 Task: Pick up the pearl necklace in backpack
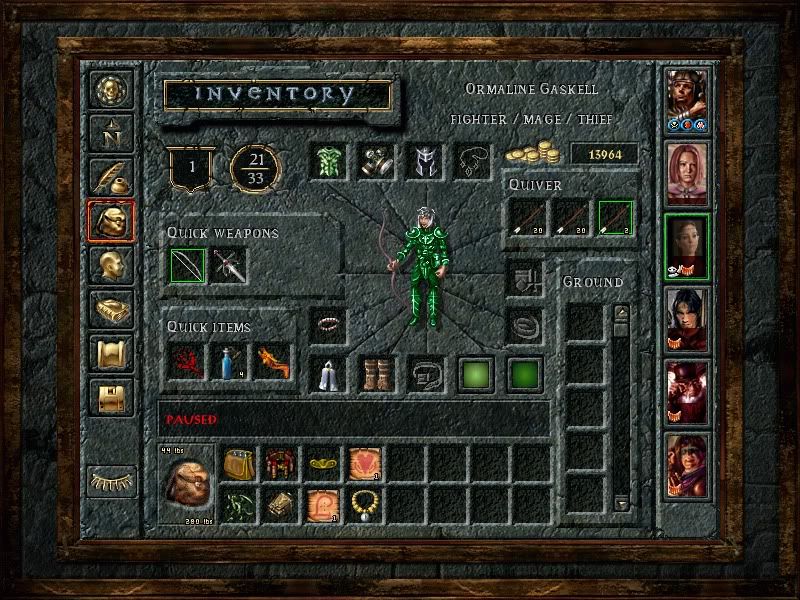pos(364,503)
